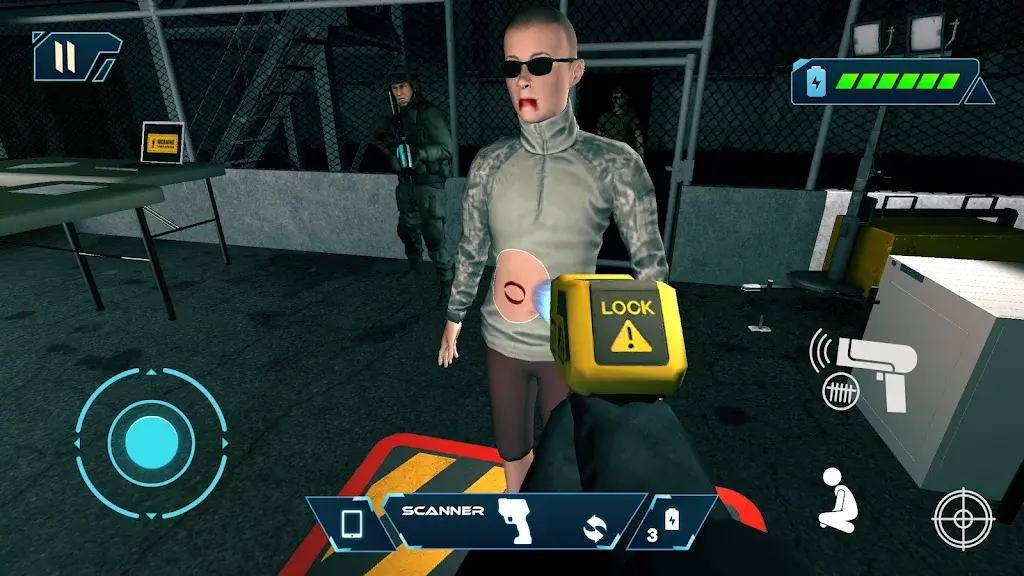This screenshot has width=1024, height=576.
Task: Tap the spare battery slot
Action: 663,524
